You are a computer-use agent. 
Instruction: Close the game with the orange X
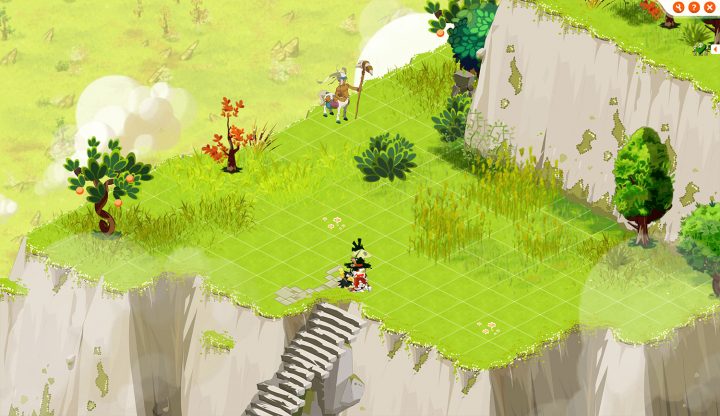709,7
